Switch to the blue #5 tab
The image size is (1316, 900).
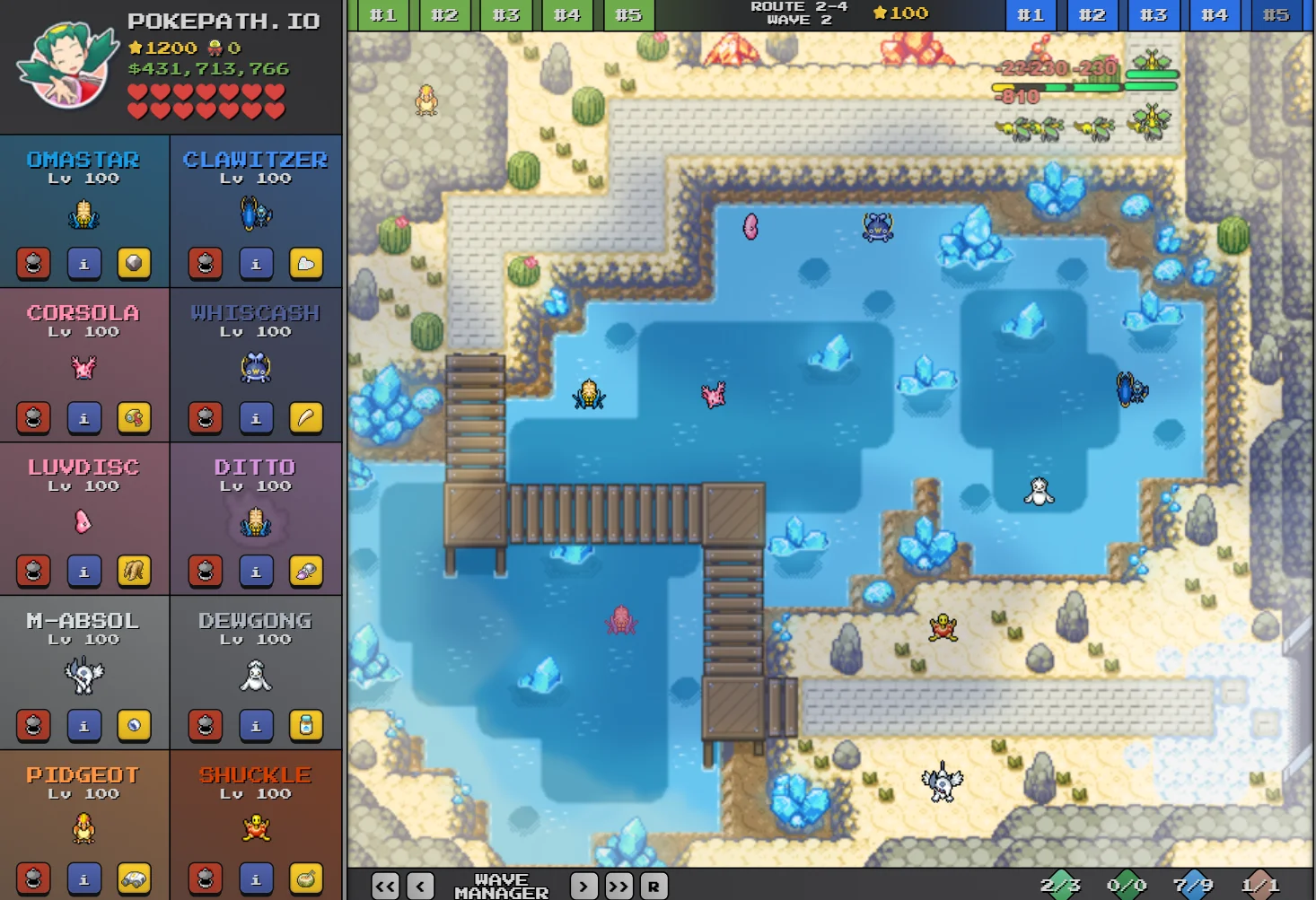tap(1275, 14)
